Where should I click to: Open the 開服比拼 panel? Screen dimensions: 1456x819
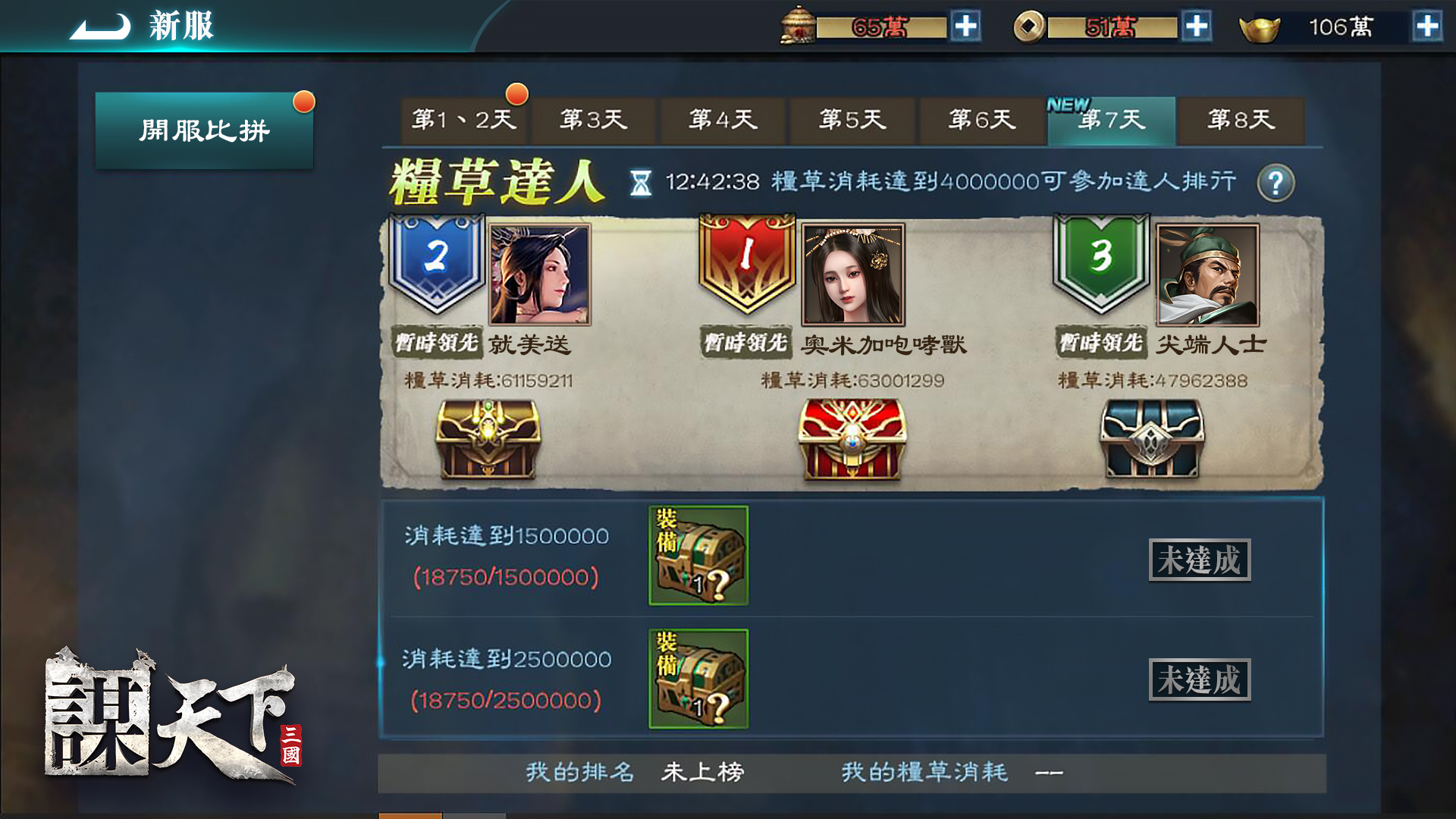tap(203, 129)
